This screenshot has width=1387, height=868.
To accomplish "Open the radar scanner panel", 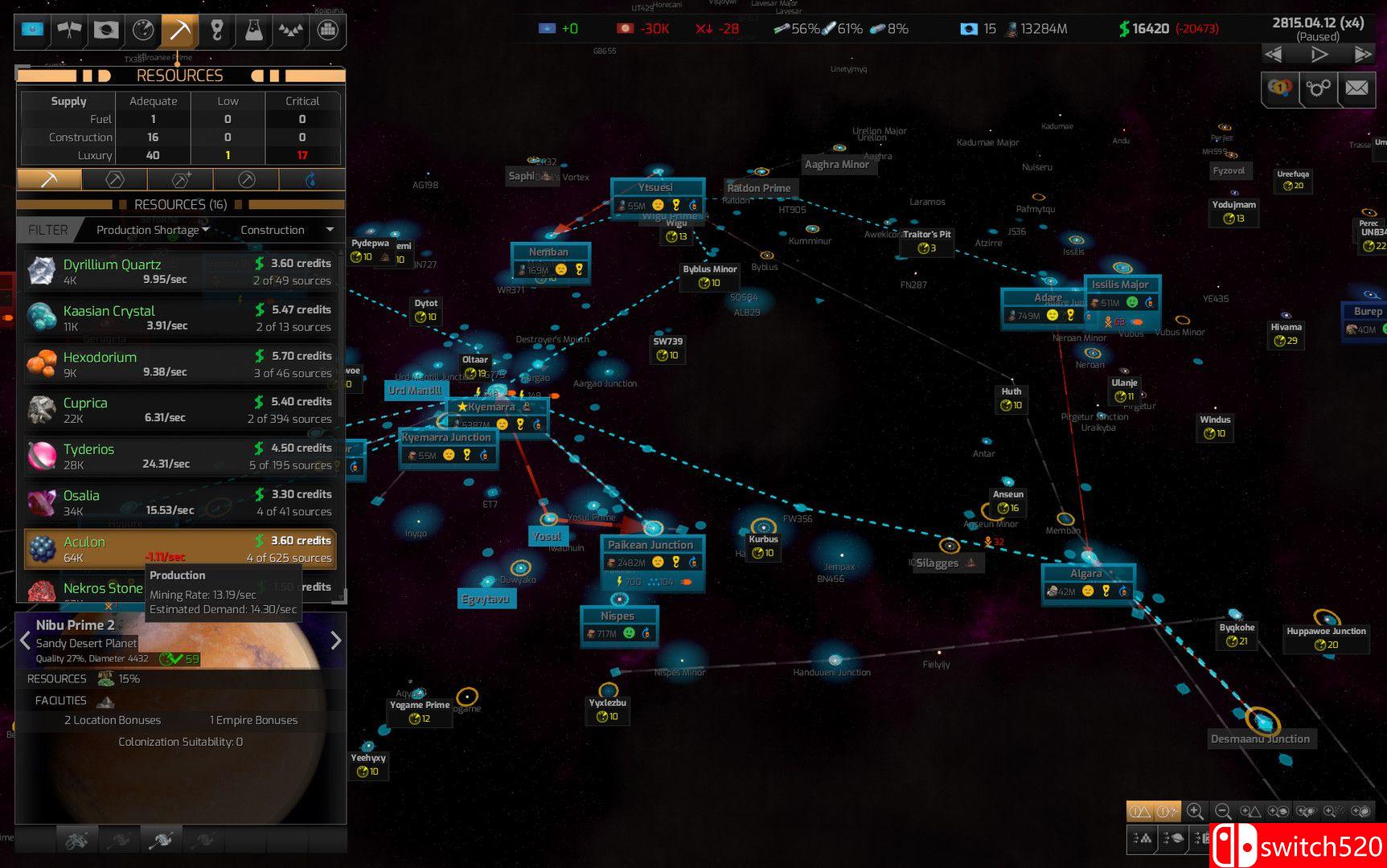I will 142,31.
